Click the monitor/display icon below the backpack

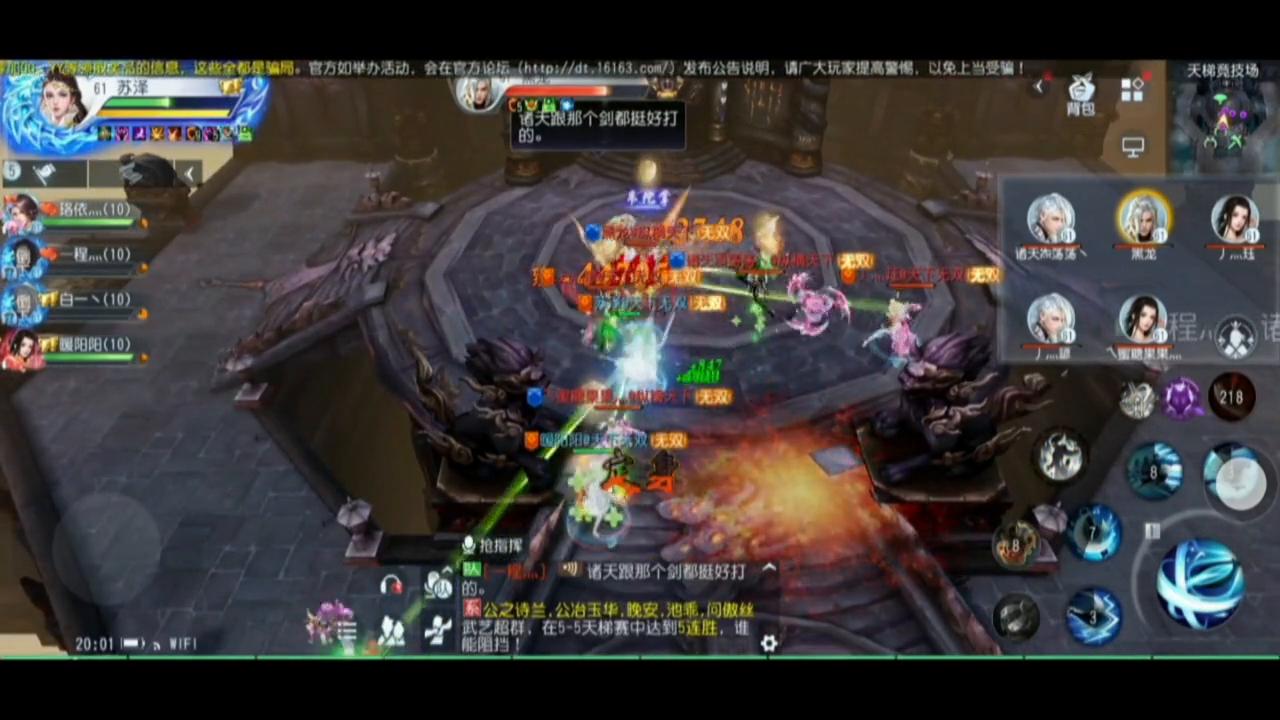point(1133,147)
